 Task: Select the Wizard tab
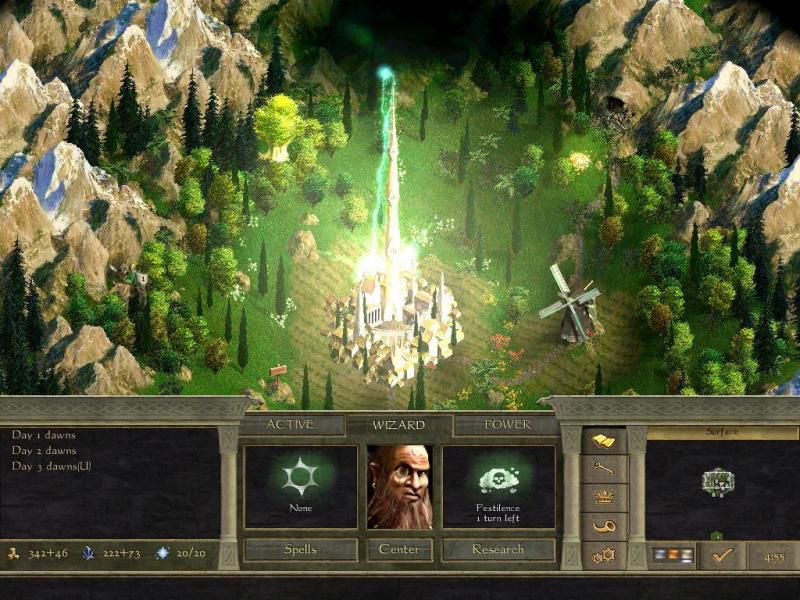click(x=399, y=425)
